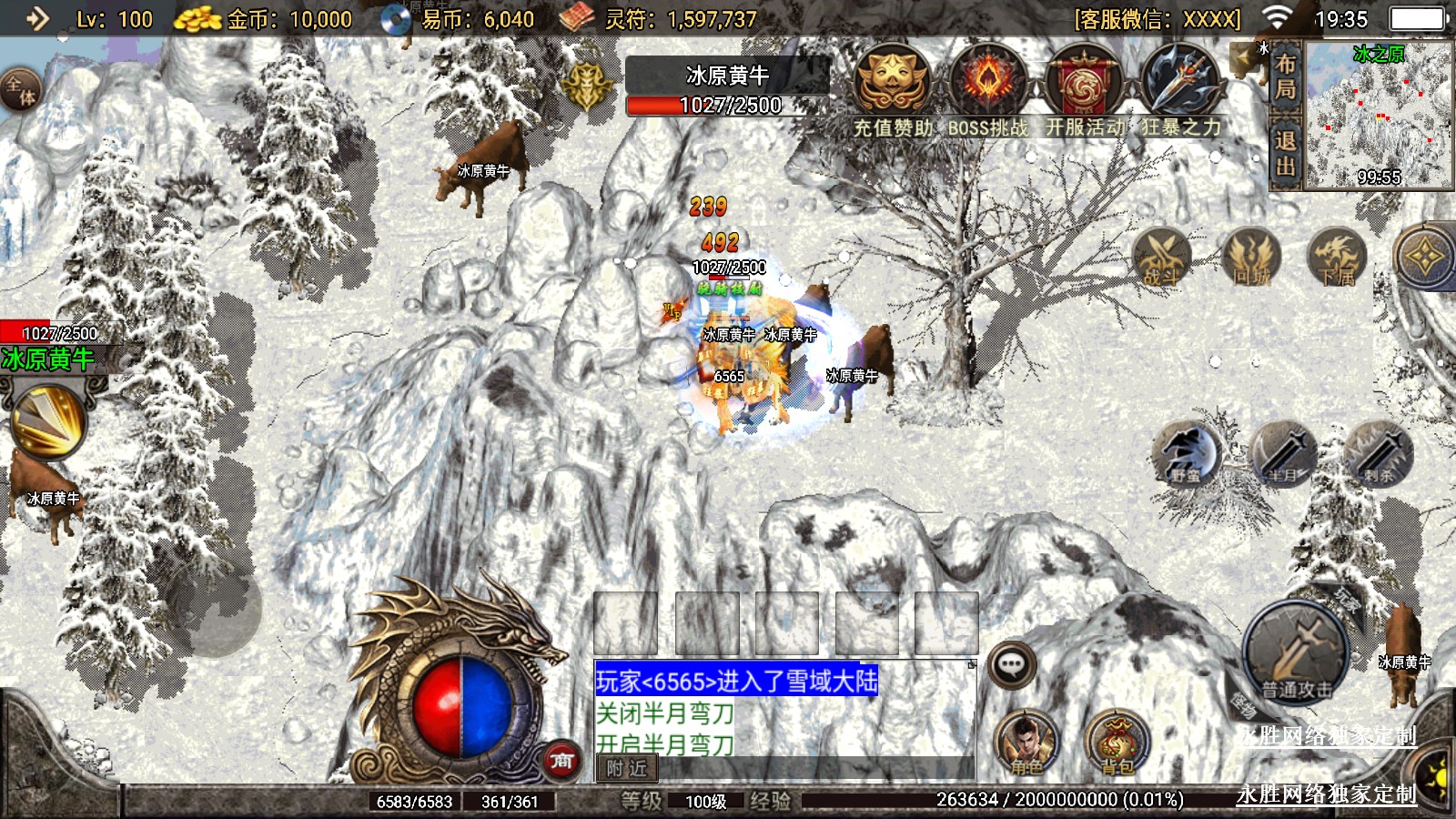Activate the 野蛮 charge skill
Viewport: 1456px width, 819px height.
click(1186, 452)
